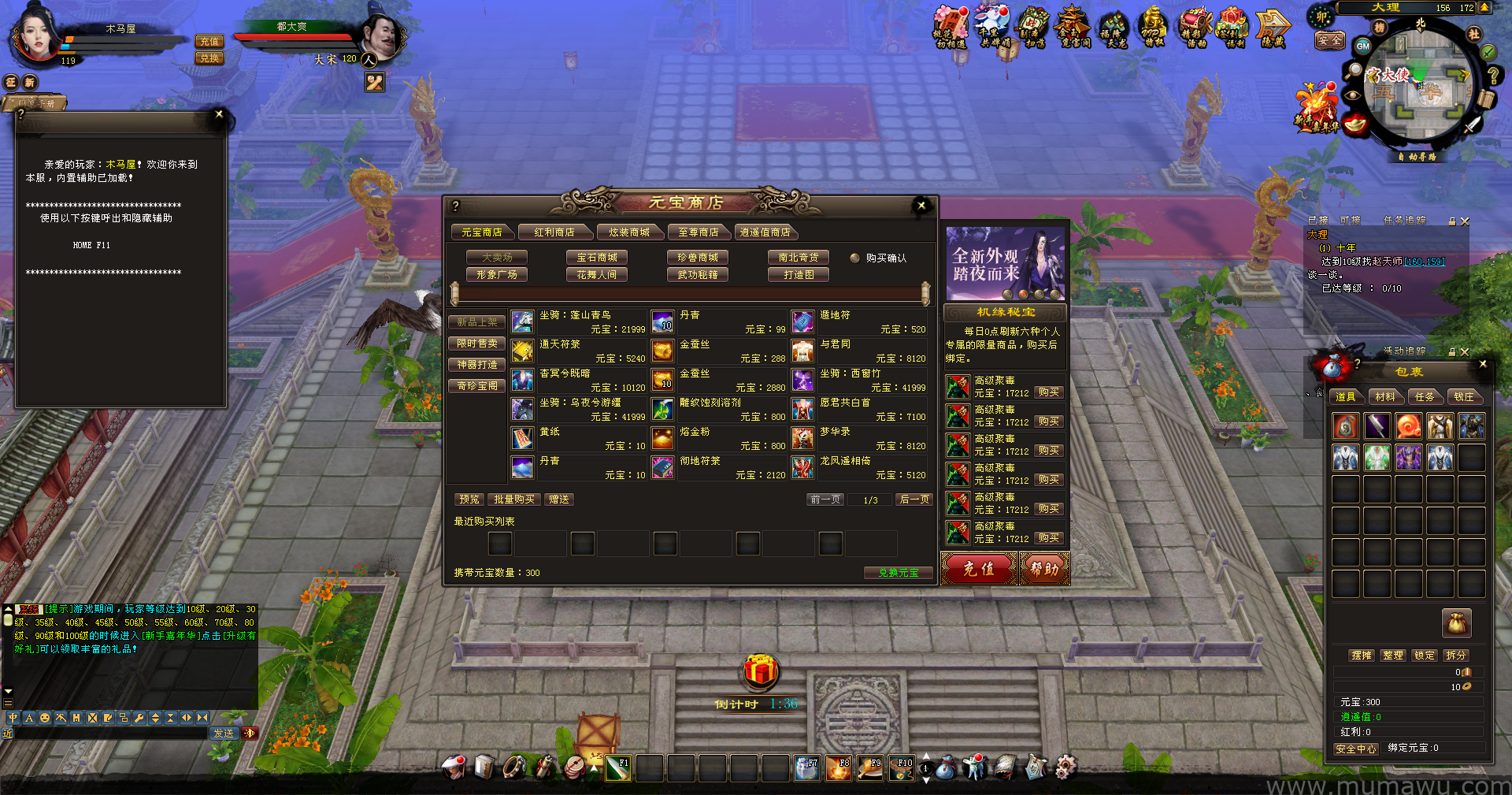Close the welcome message panel
Viewport: 1512px width, 795px height.
coord(219,114)
